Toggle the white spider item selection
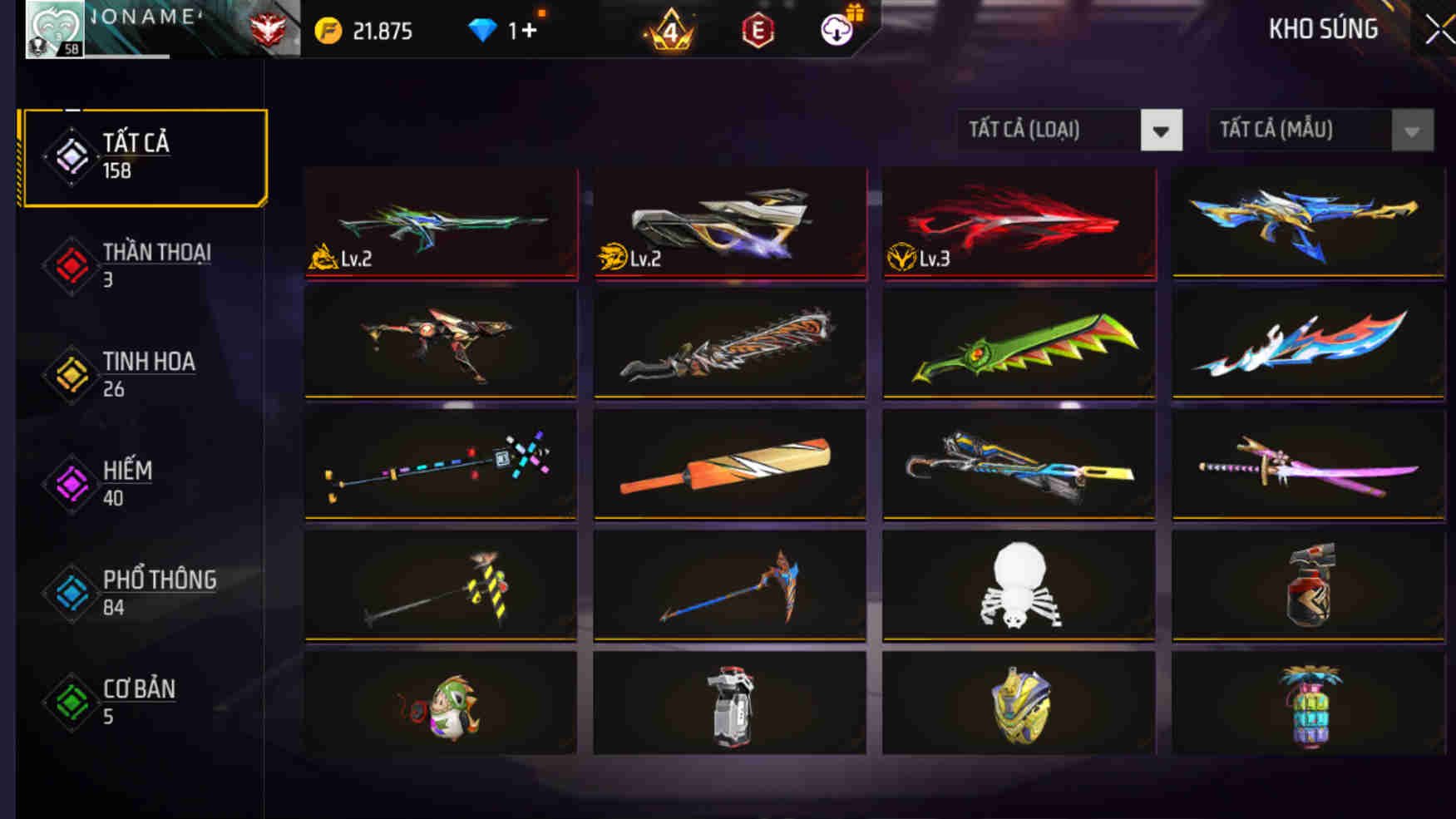The image size is (1456, 819). coord(1018,585)
